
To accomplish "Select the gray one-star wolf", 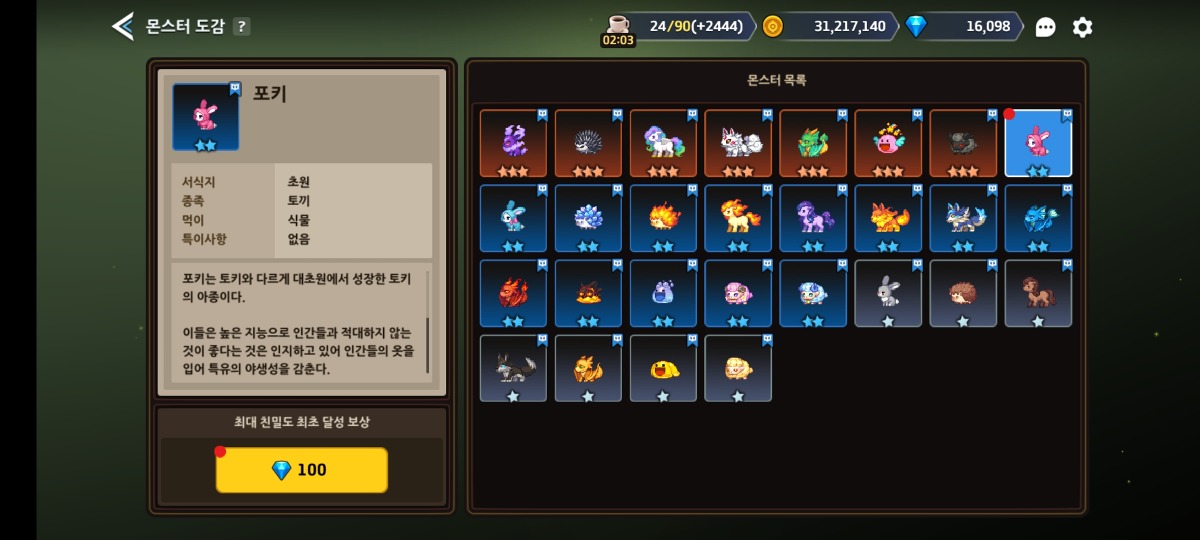I will pyautogui.click(x=513, y=368).
